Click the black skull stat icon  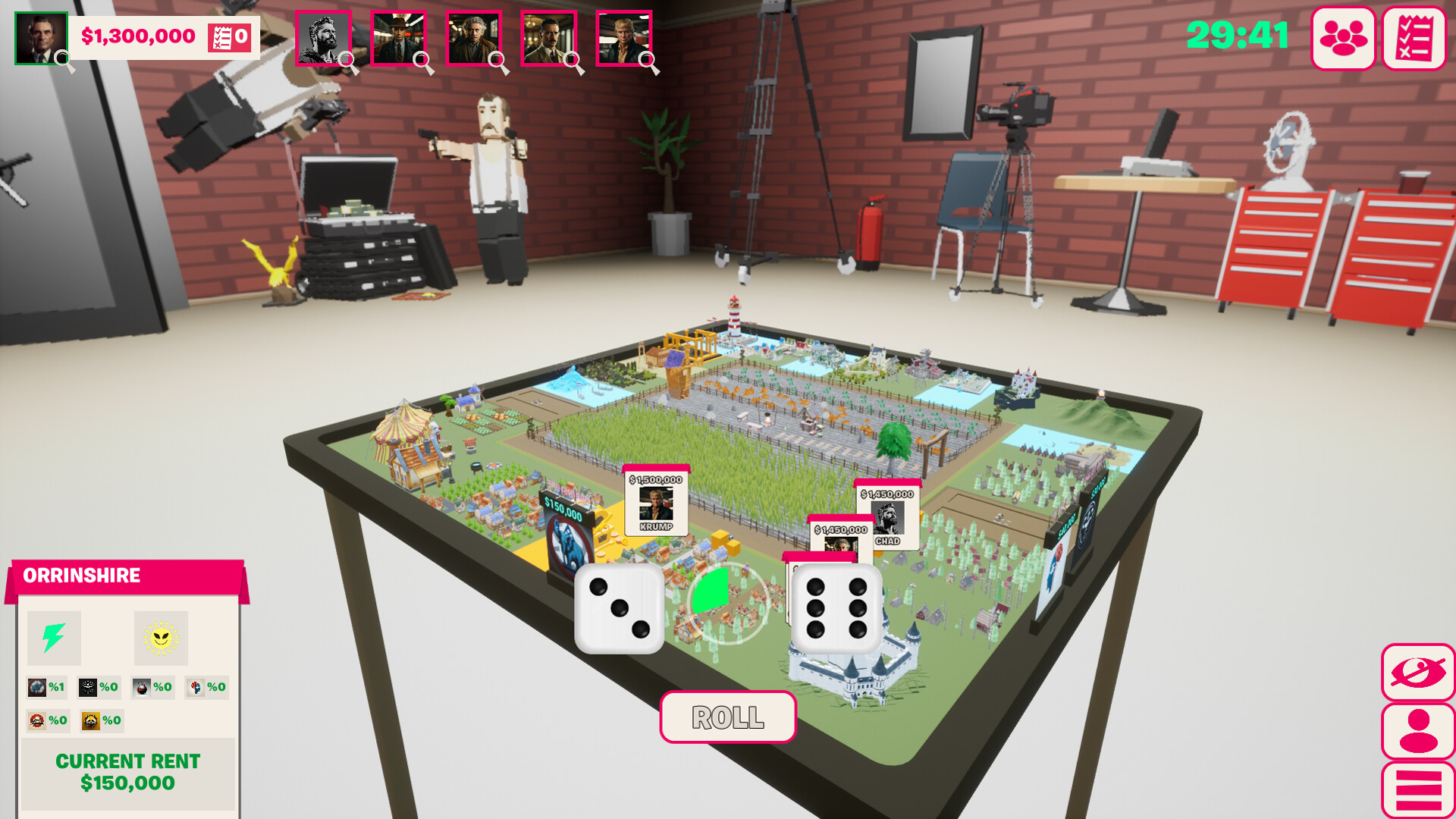coord(88,687)
